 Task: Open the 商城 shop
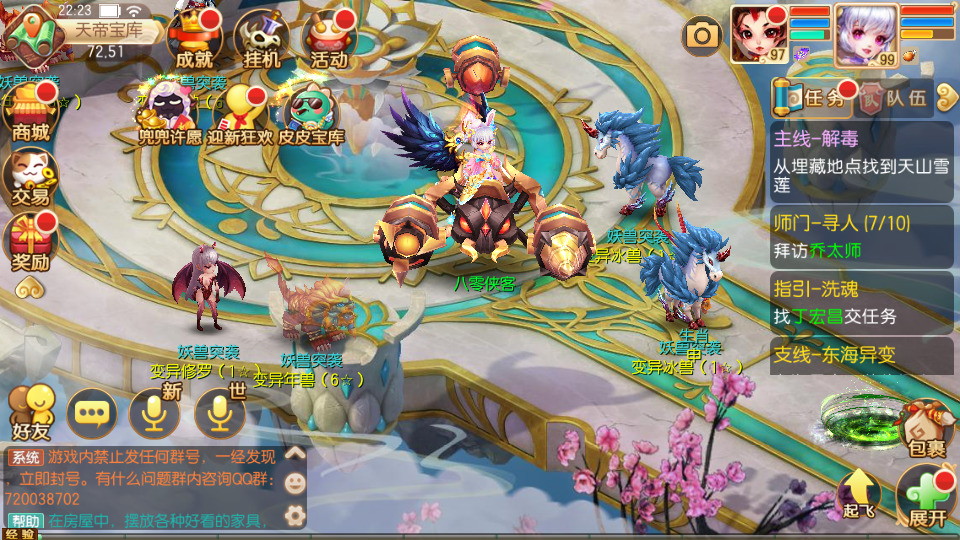pos(31,111)
